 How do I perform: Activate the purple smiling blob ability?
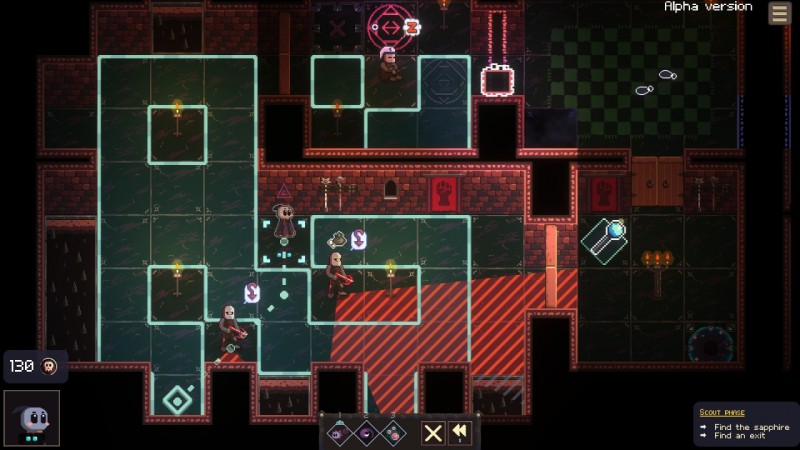click(366, 433)
